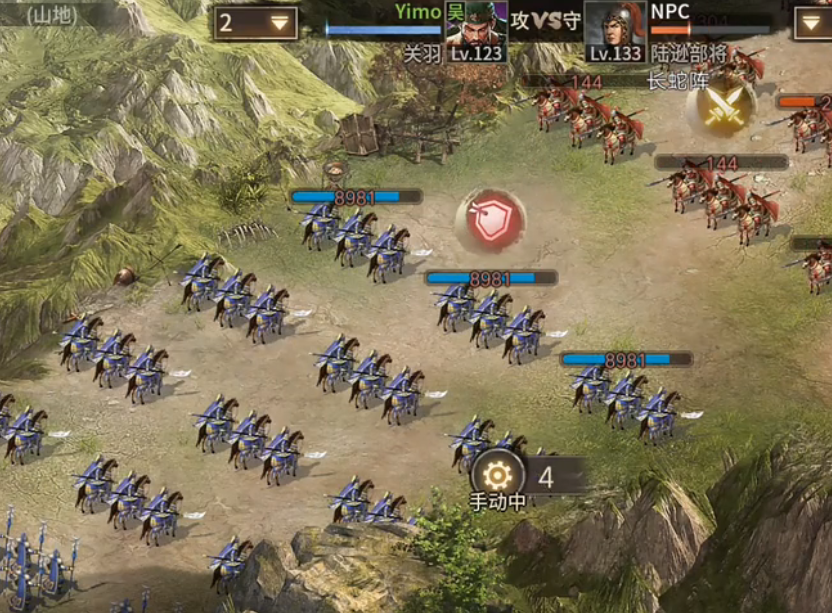This screenshot has width=832, height=613.
Task: Select the NPC general's Lv.133 portrait
Action: click(614, 28)
